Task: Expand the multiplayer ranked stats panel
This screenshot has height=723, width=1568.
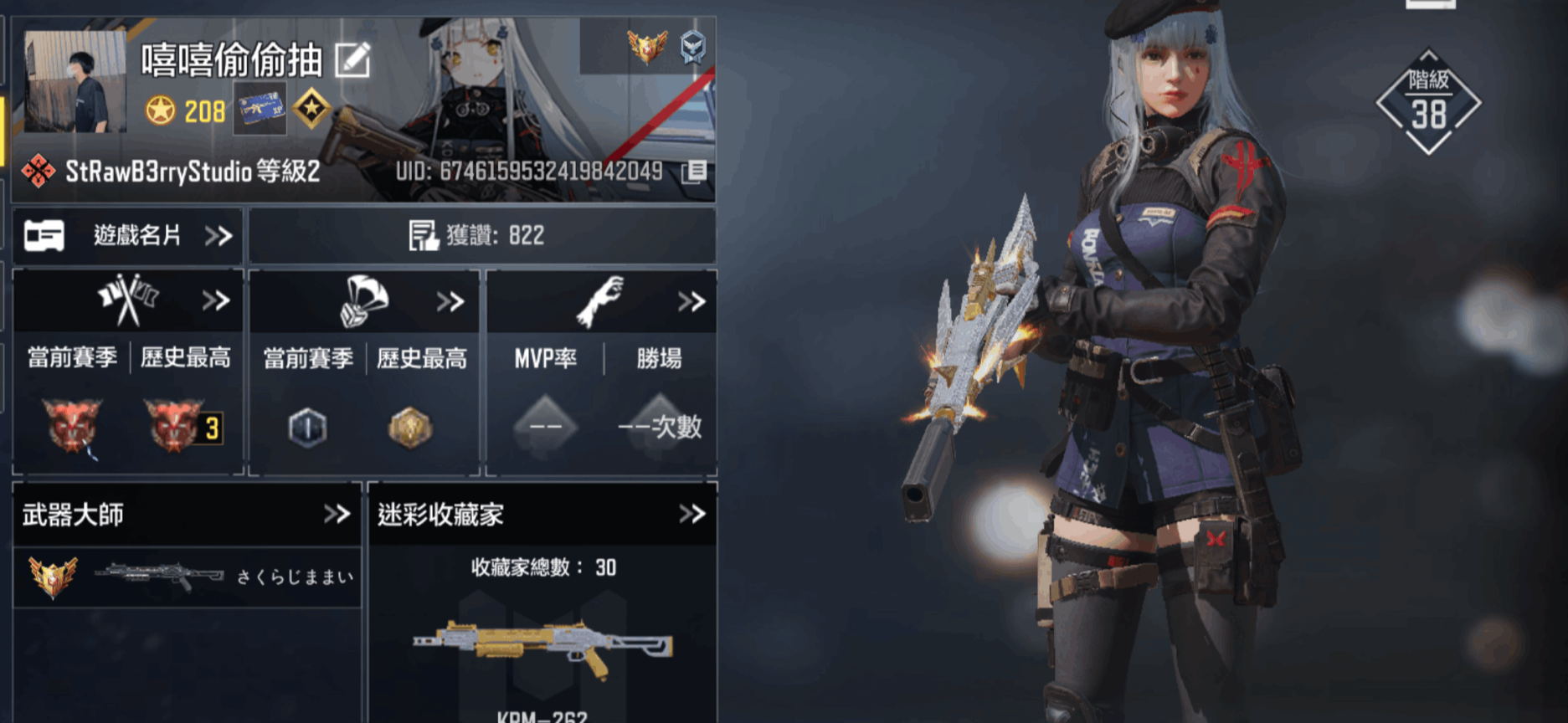Action: [x=128, y=301]
